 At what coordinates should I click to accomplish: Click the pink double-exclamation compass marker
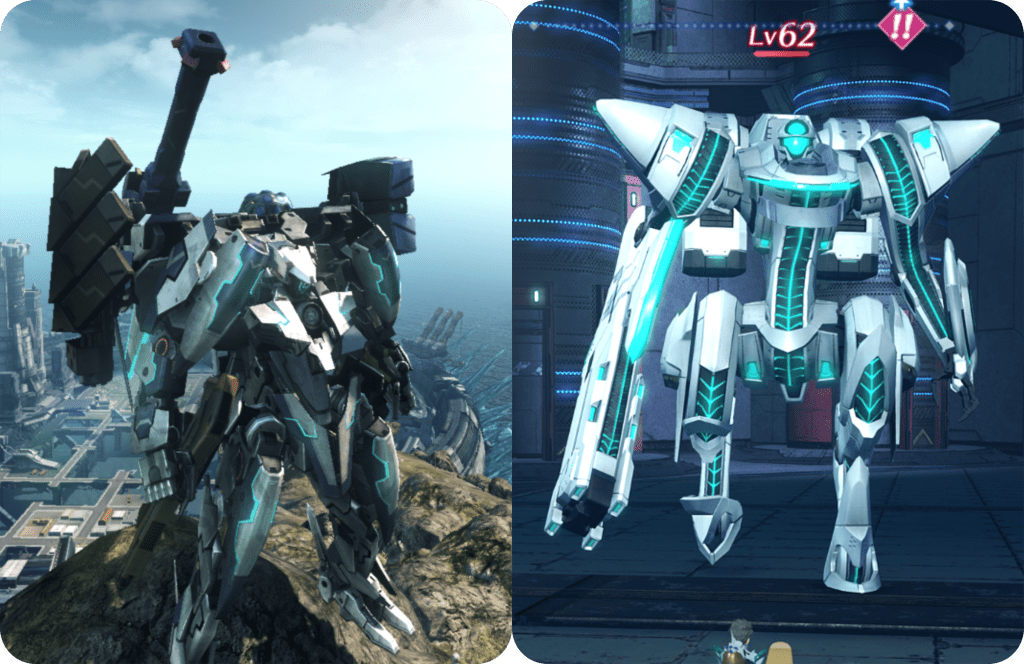coord(901,24)
